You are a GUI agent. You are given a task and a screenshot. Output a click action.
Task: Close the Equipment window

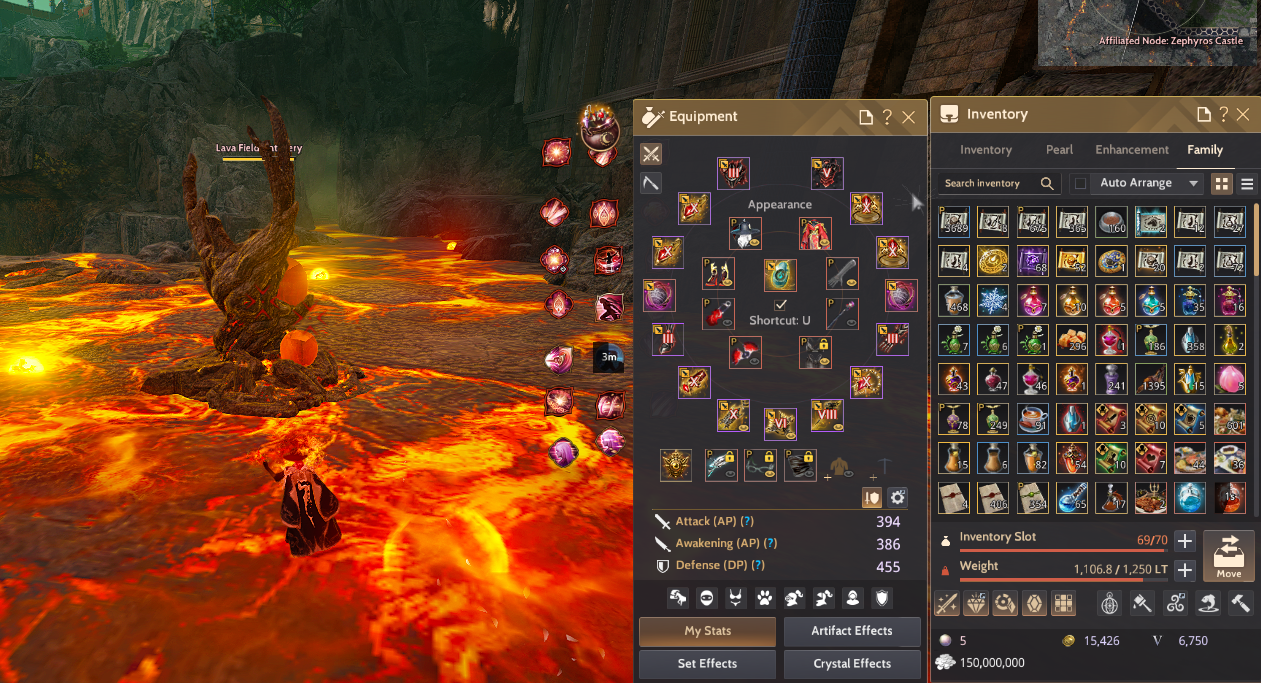coord(908,117)
